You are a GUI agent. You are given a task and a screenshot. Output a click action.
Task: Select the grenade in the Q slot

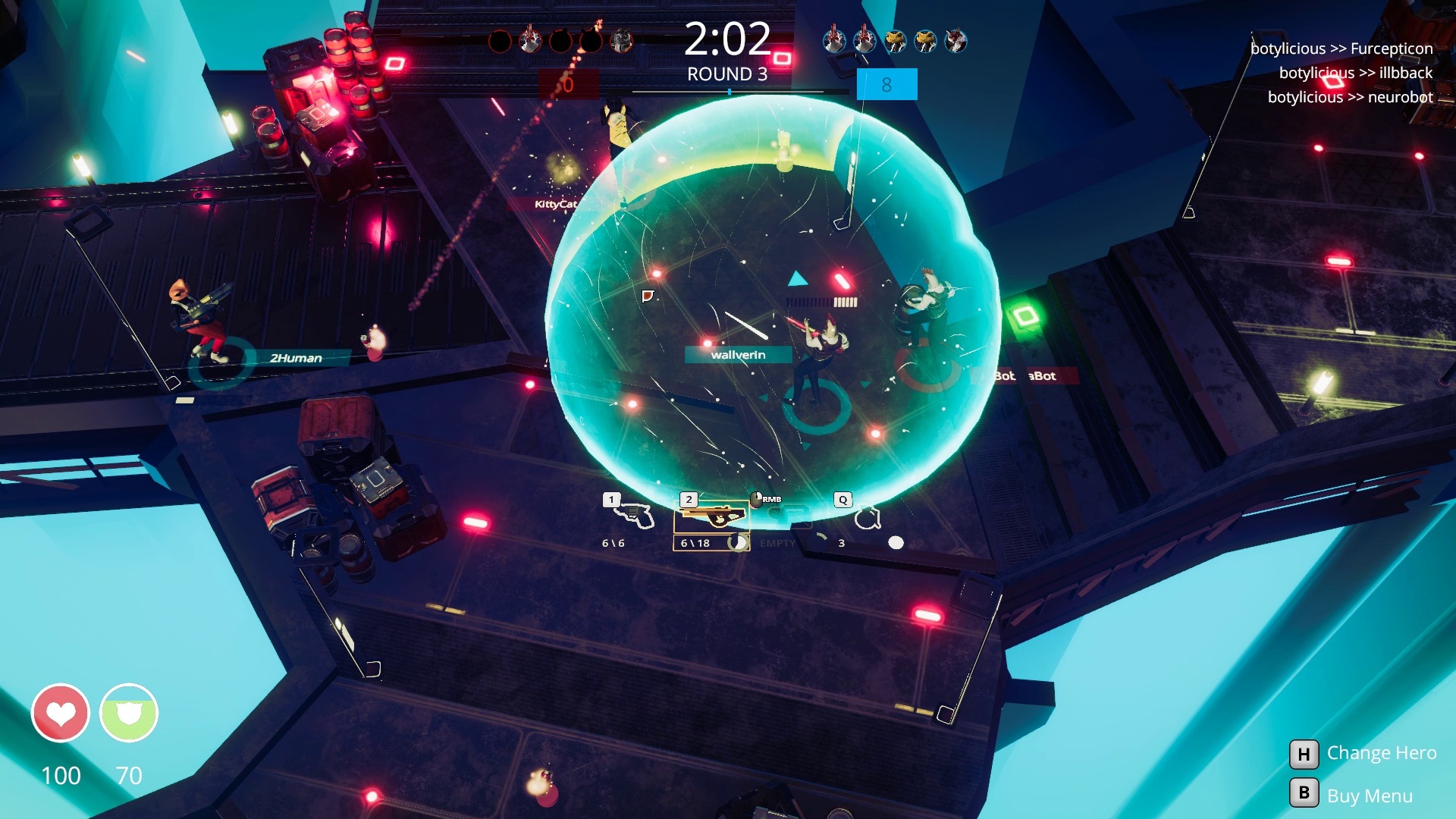pyautogui.click(x=865, y=516)
